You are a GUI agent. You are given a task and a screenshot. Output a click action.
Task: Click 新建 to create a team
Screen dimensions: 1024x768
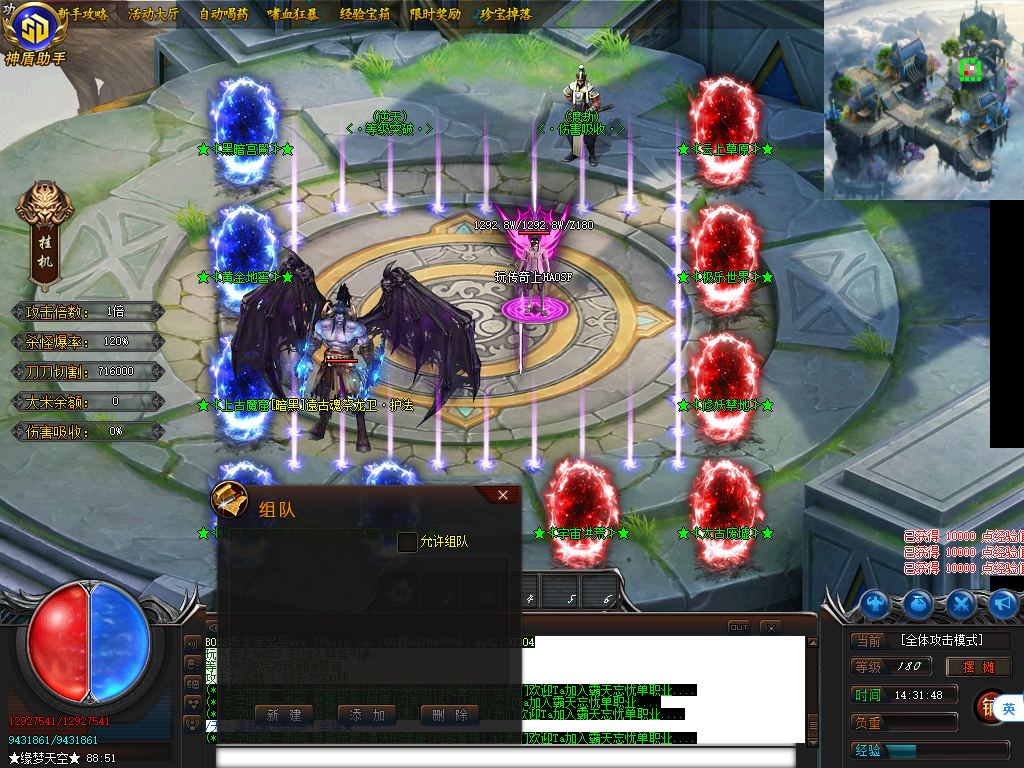coord(284,715)
